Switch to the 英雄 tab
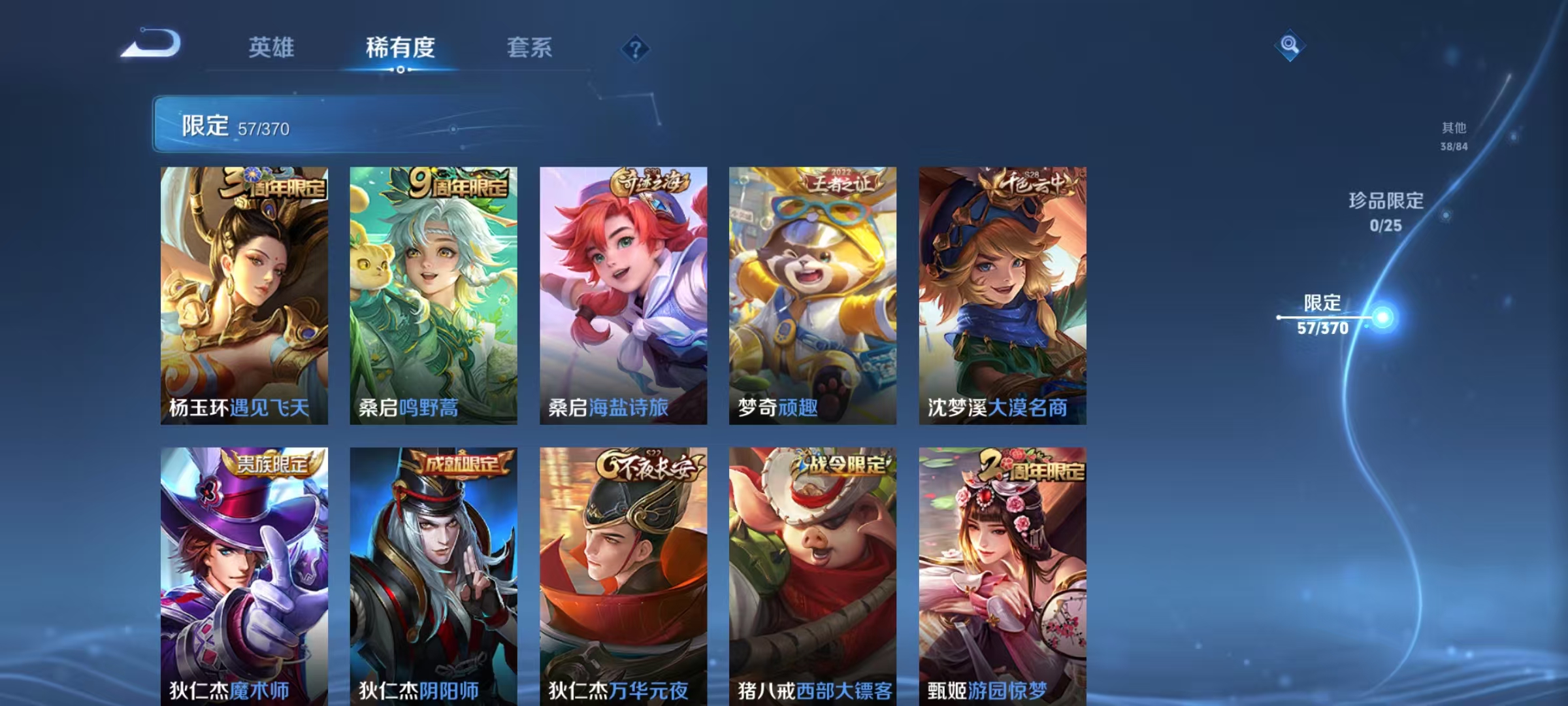This screenshot has height=706, width=1568. tap(272, 48)
